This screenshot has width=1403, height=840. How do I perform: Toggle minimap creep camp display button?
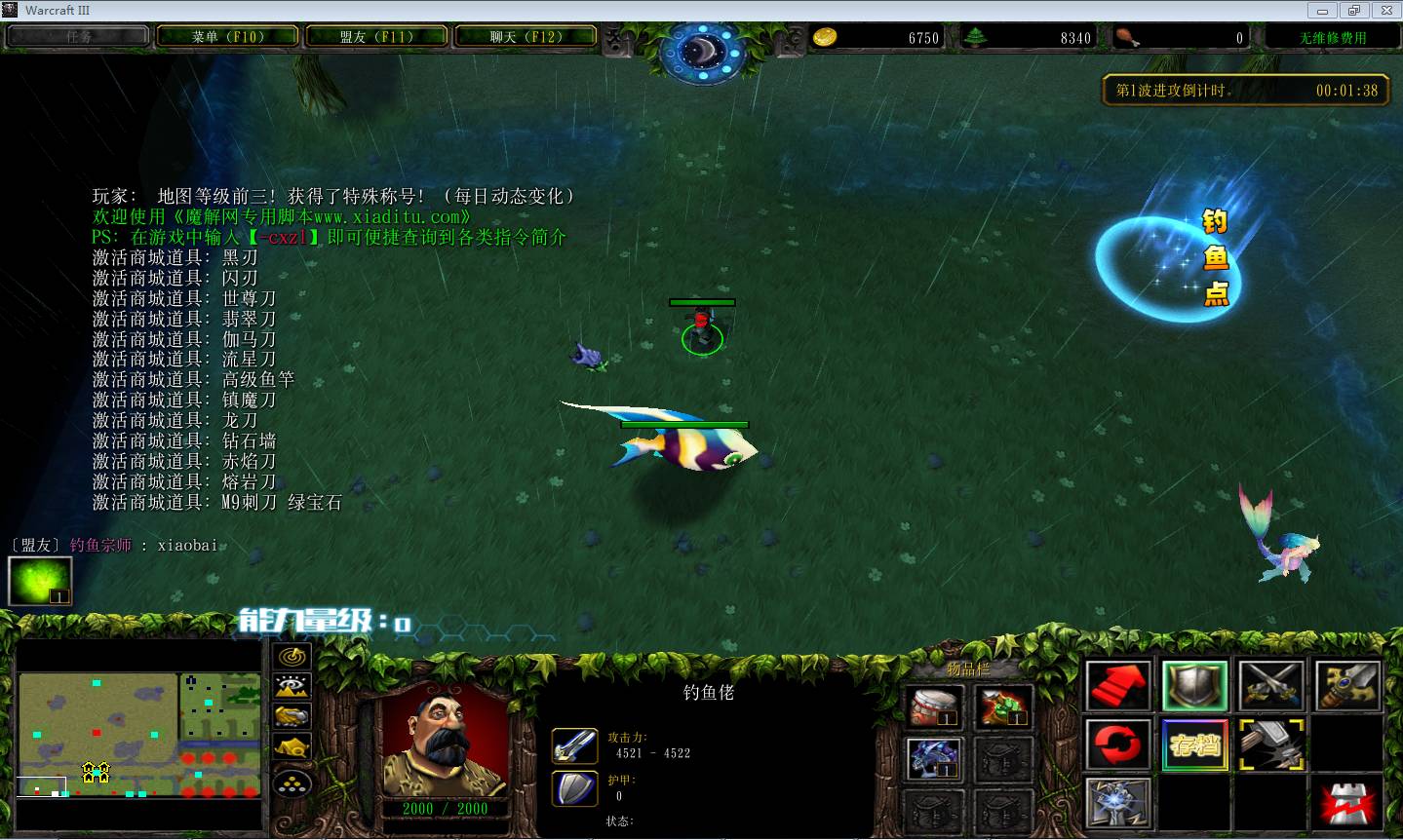point(292,748)
